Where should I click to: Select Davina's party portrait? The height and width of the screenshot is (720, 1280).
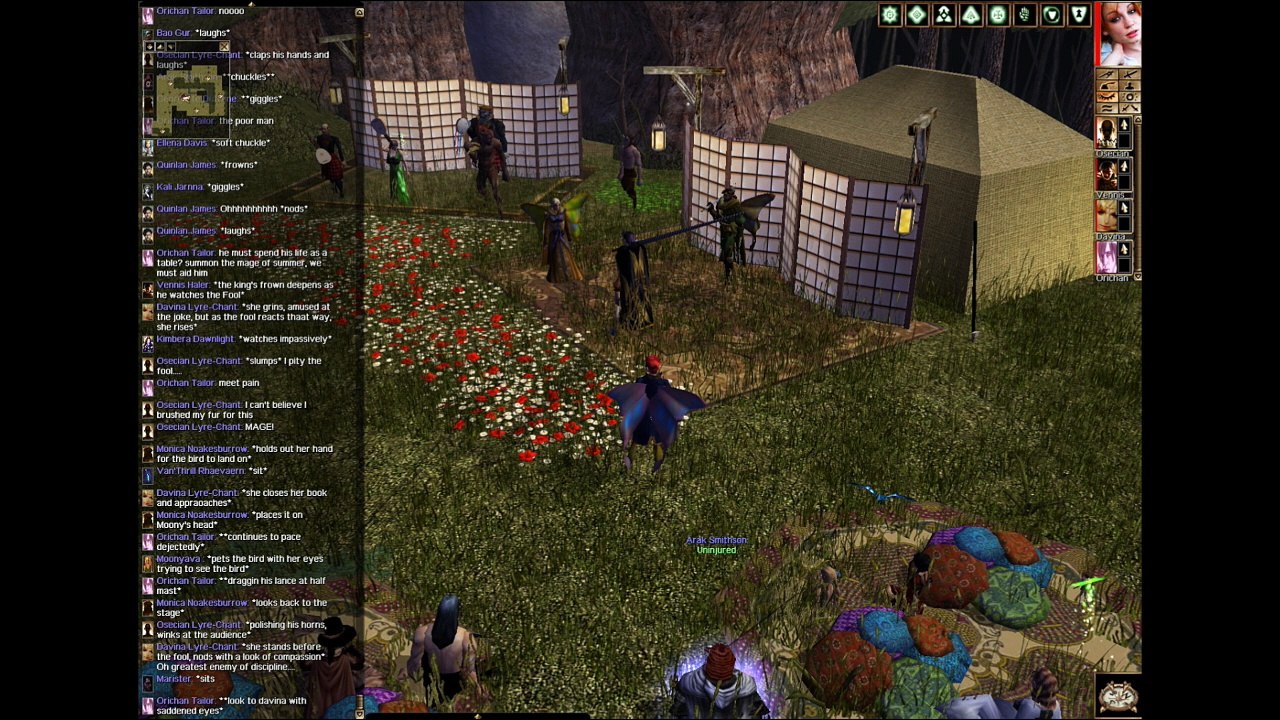tap(1106, 215)
